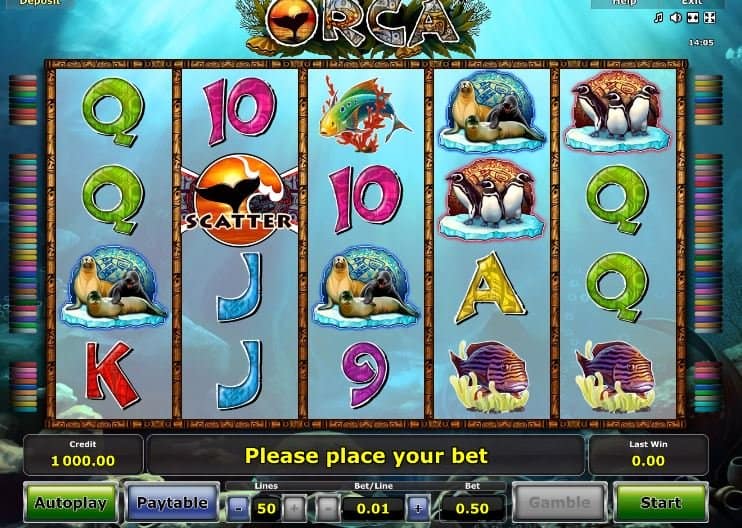This screenshot has height=528, width=742.
Task: Toggle the music note icon
Action: pyautogui.click(x=658, y=18)
